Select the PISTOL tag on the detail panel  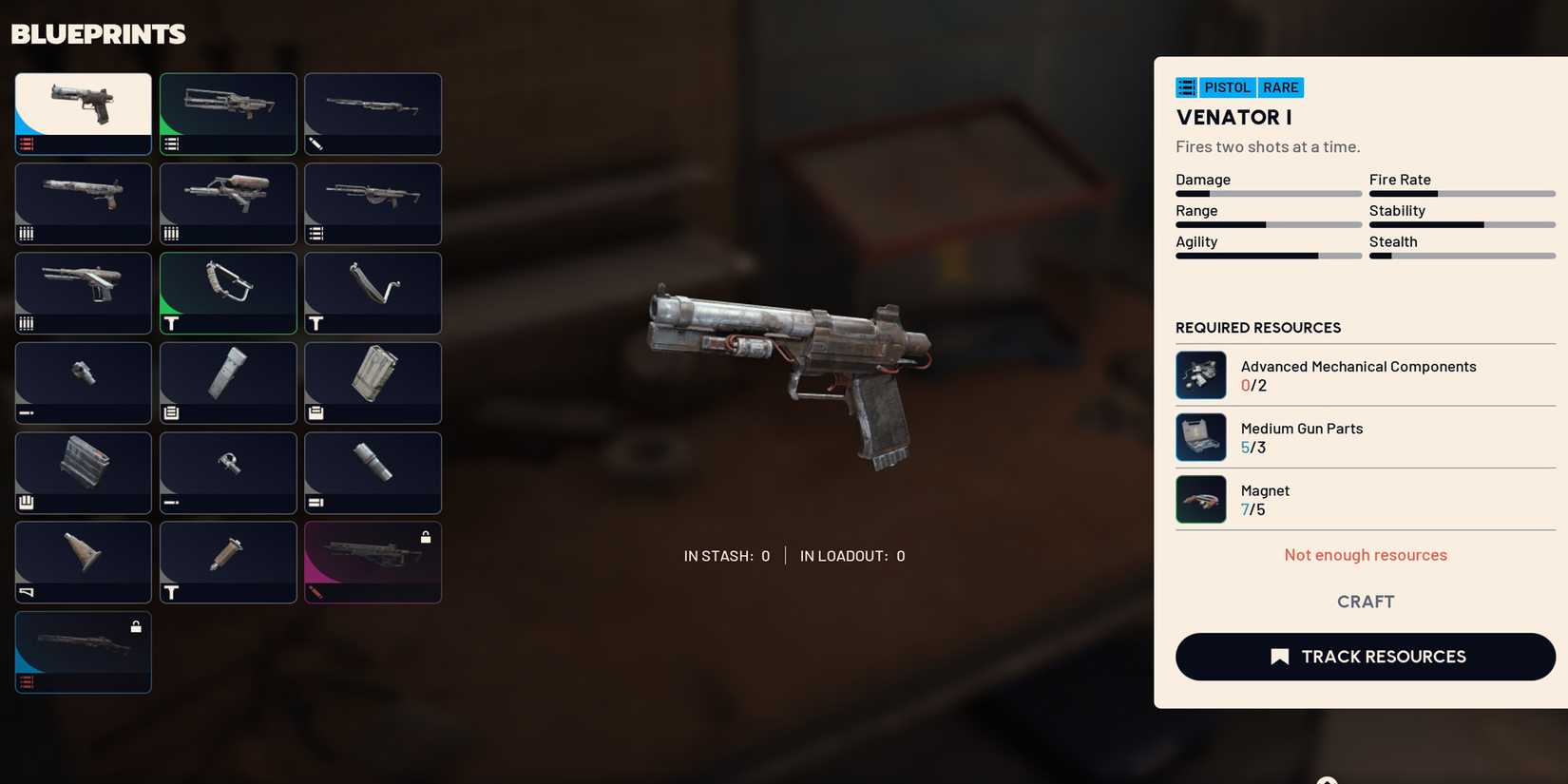coord(1226,86)
